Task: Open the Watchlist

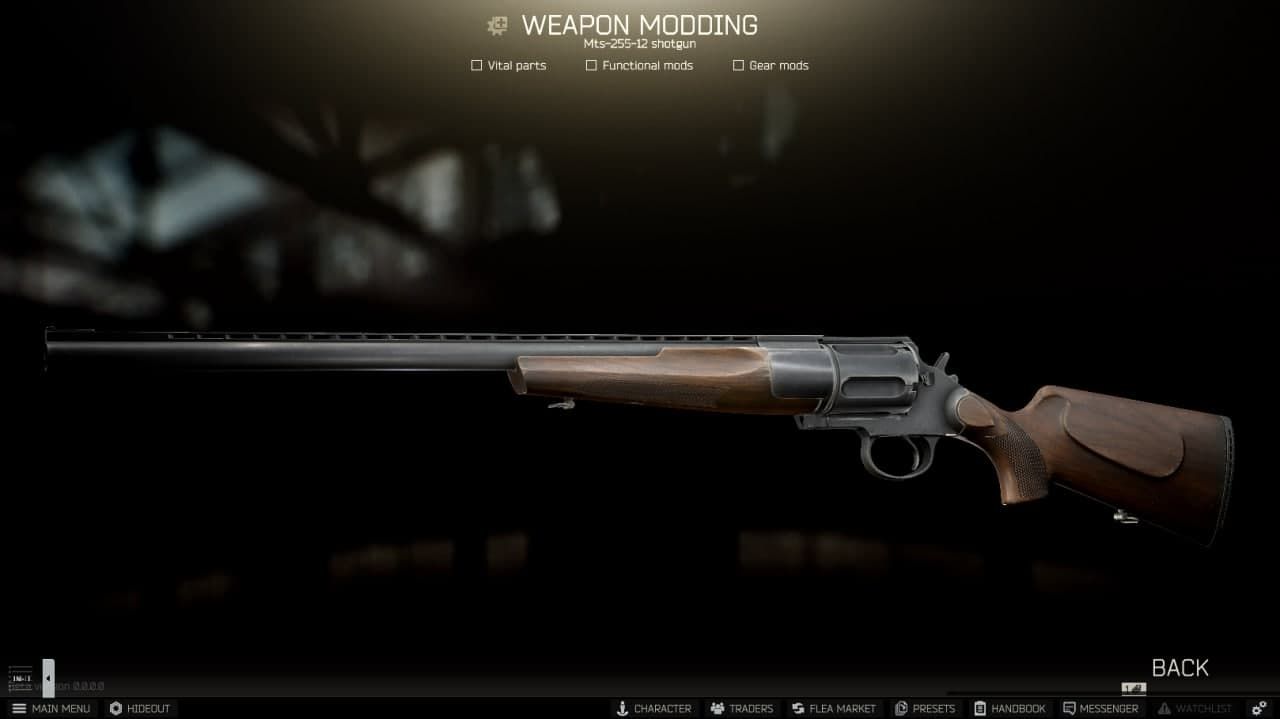Action: pos(1194,708)
